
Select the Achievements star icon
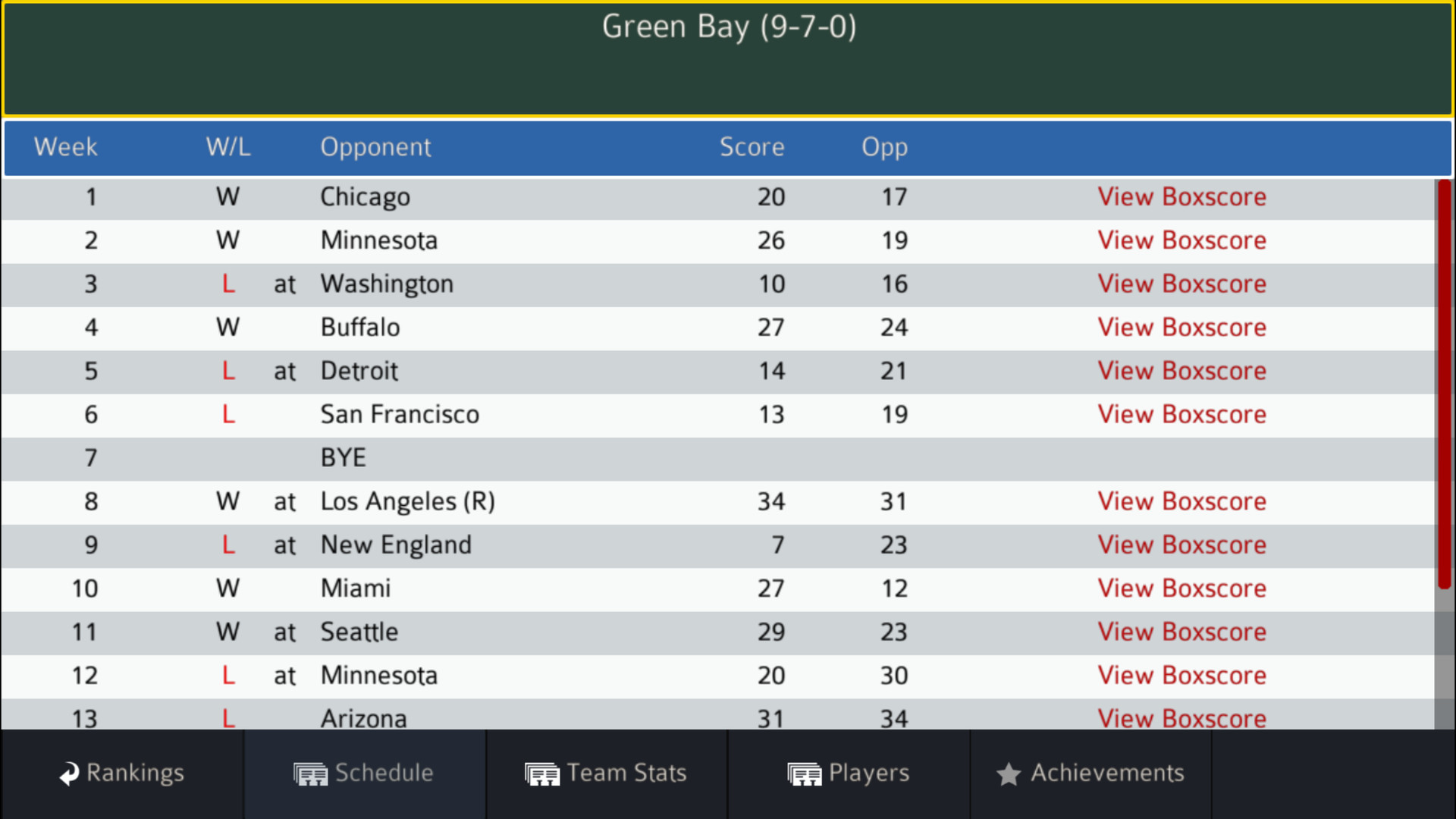coord(1009,773)
